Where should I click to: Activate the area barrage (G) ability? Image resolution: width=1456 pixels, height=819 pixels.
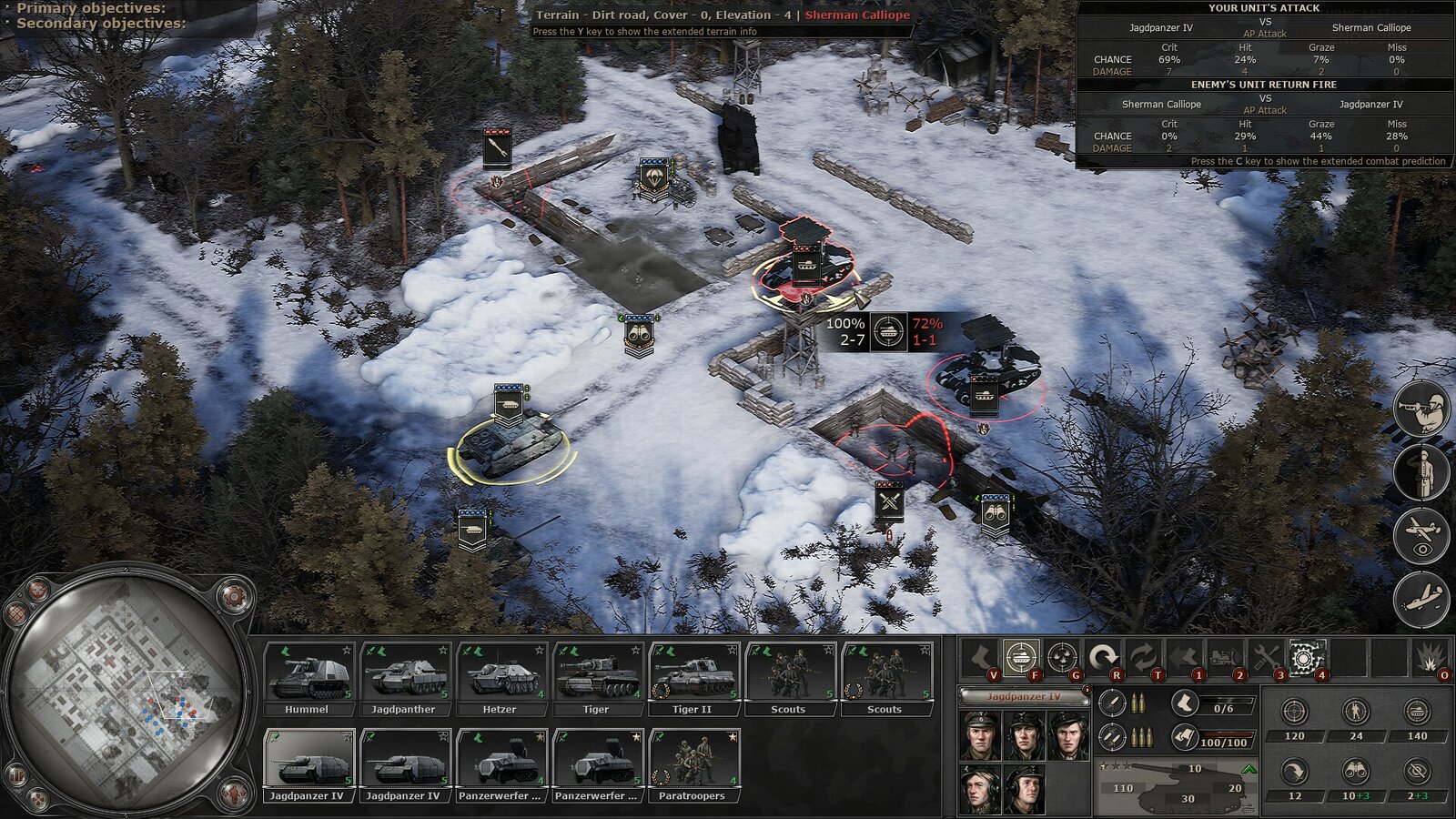point(1061,656)
